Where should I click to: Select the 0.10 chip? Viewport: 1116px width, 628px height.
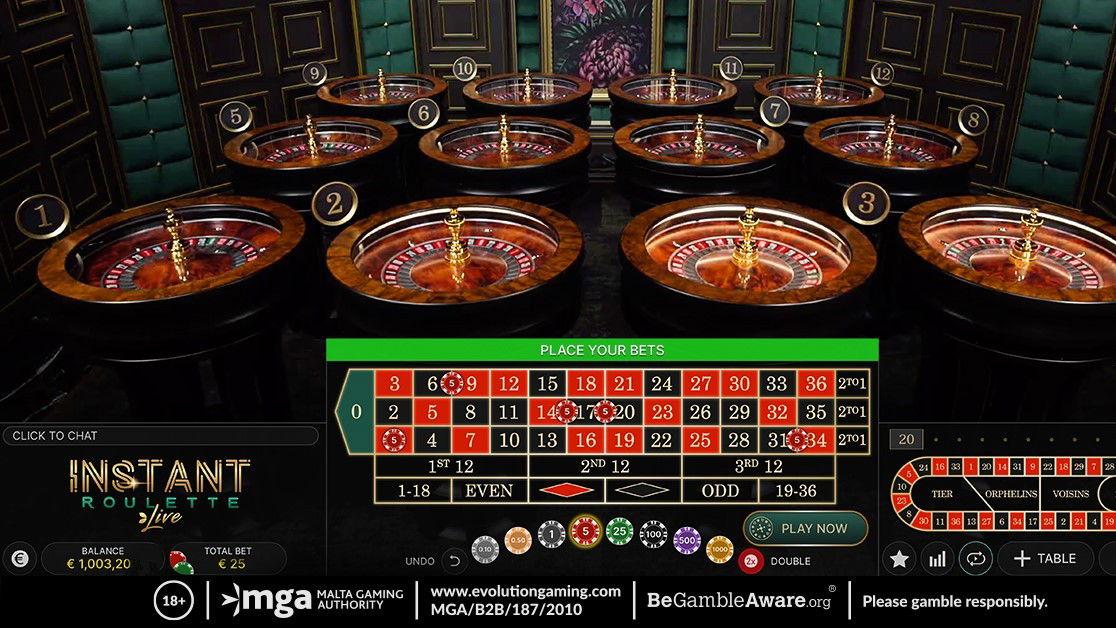[x=485, y=548]
